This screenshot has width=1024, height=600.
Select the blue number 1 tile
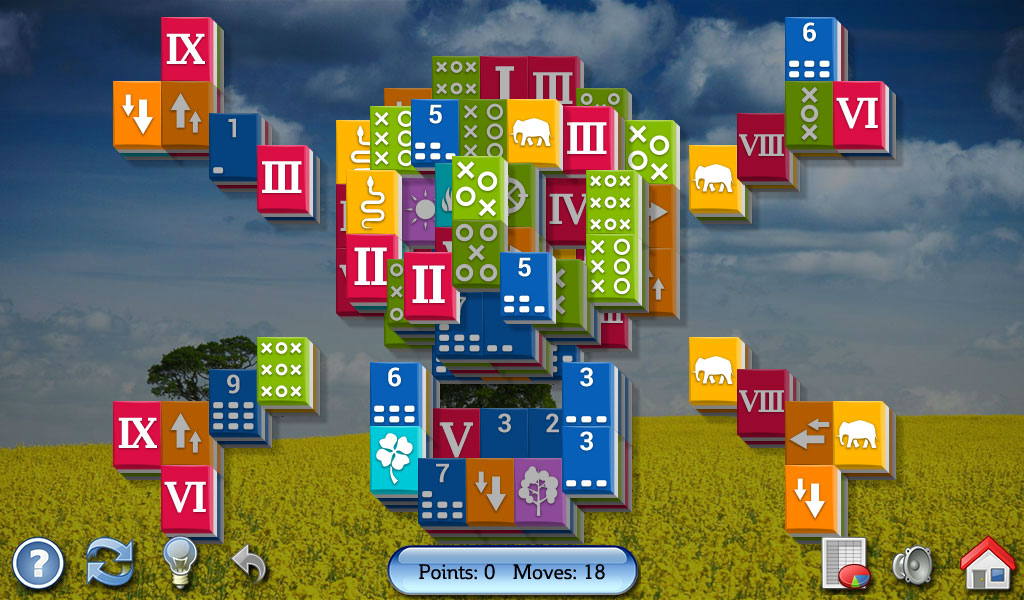point(233,145)
